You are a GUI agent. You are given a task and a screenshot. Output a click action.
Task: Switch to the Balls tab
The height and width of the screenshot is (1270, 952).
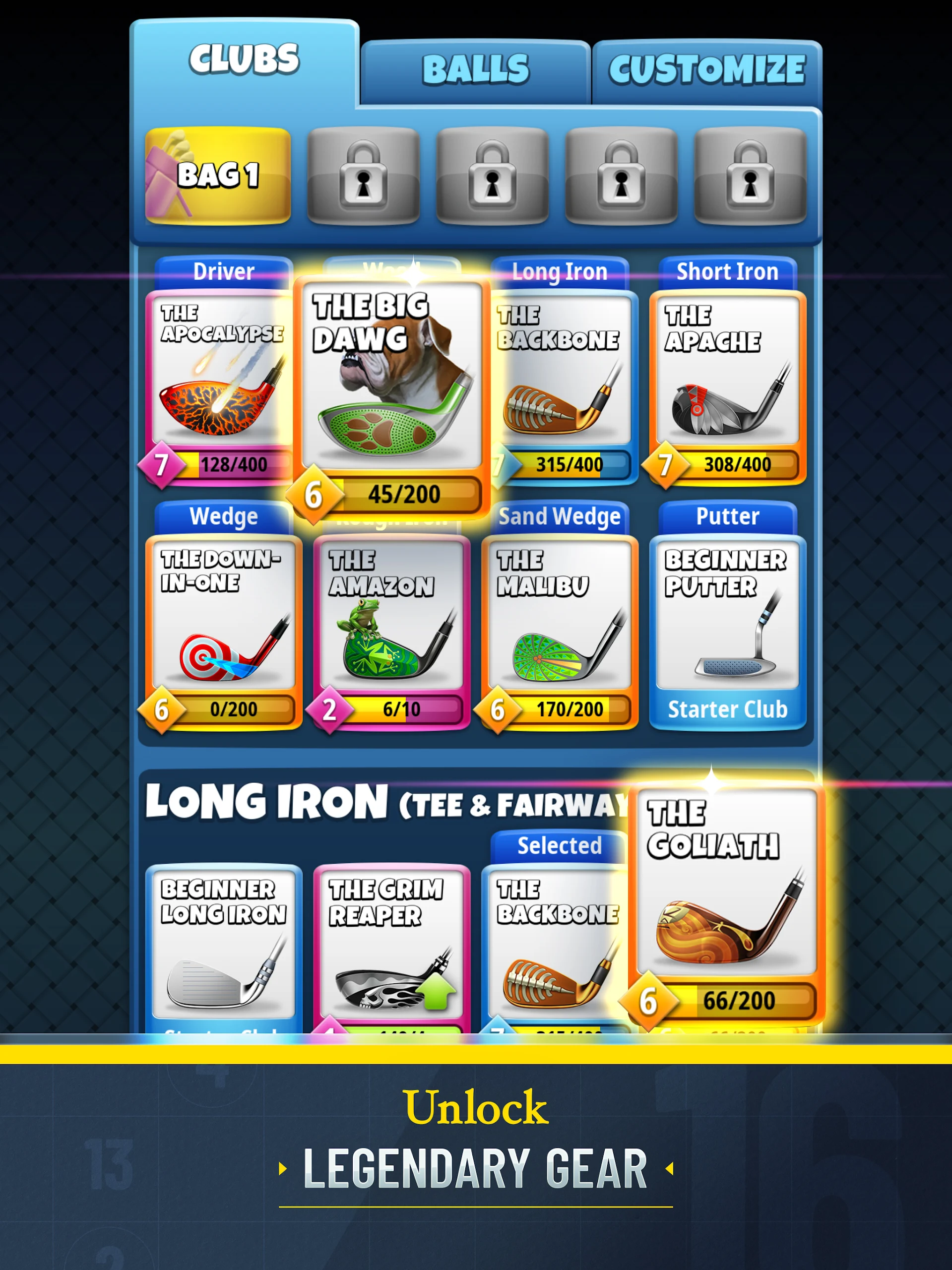click(475, 70)
